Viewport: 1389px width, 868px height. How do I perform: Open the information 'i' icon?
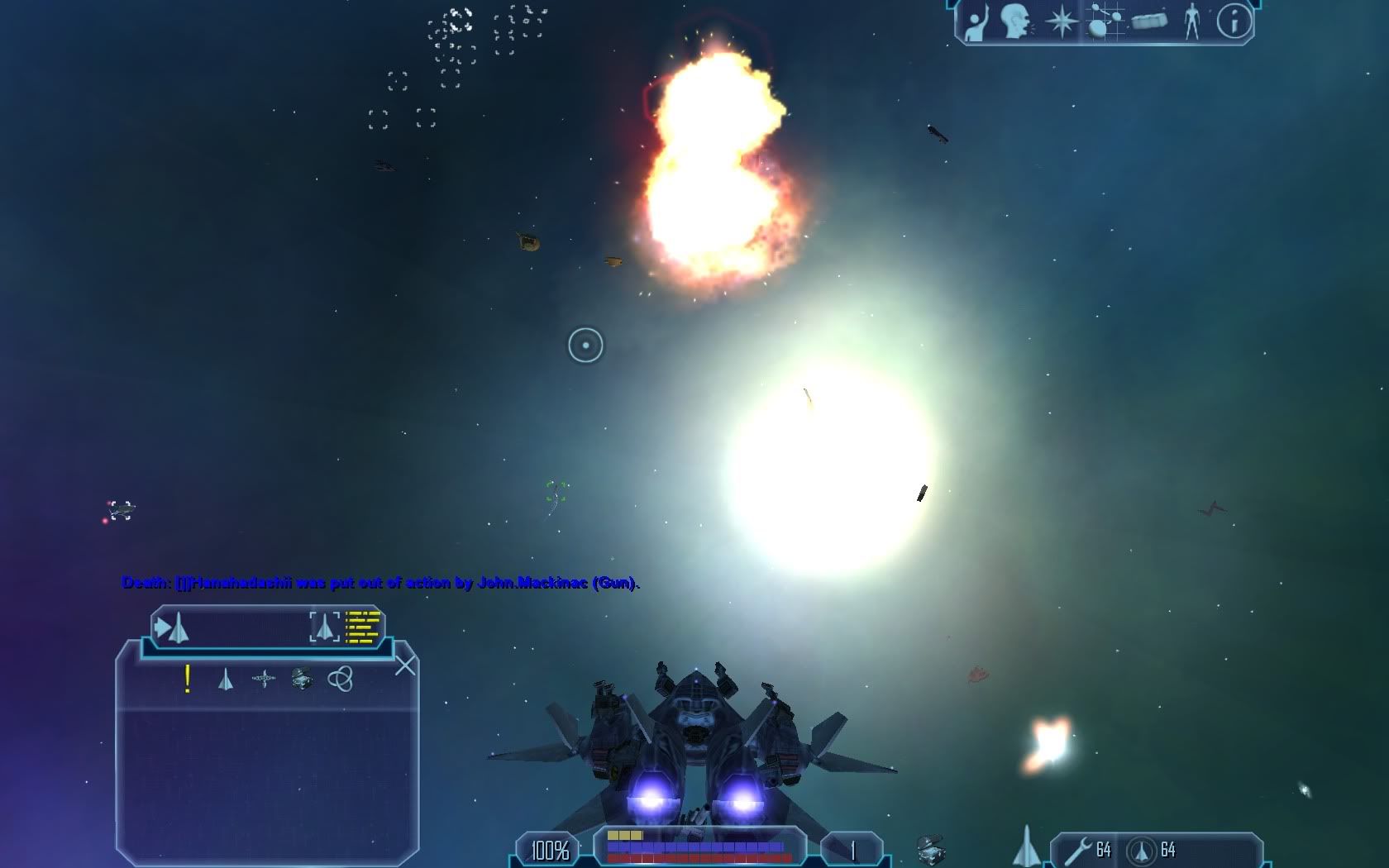click(1234, 21)
